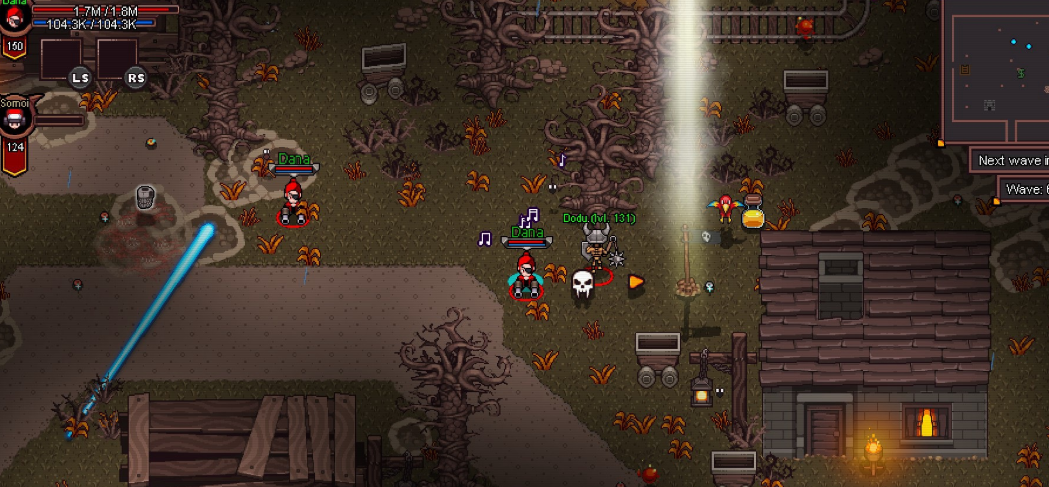Click Dana's player portrait
This screenshot has width=1049, height=487.
[x=14, y=17]
